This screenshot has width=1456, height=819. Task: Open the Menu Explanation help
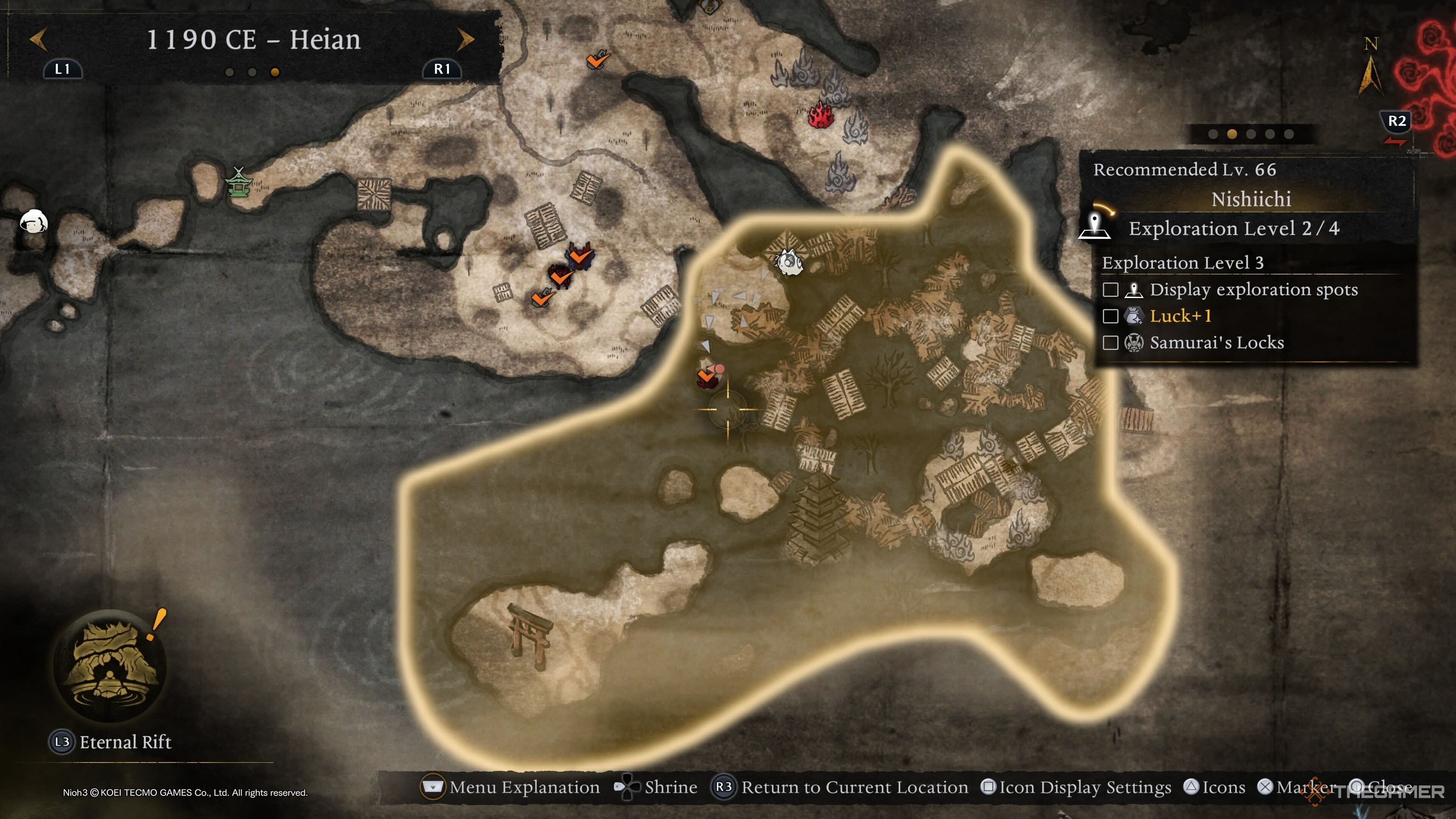pyautogui.click(x=511, y=788)
